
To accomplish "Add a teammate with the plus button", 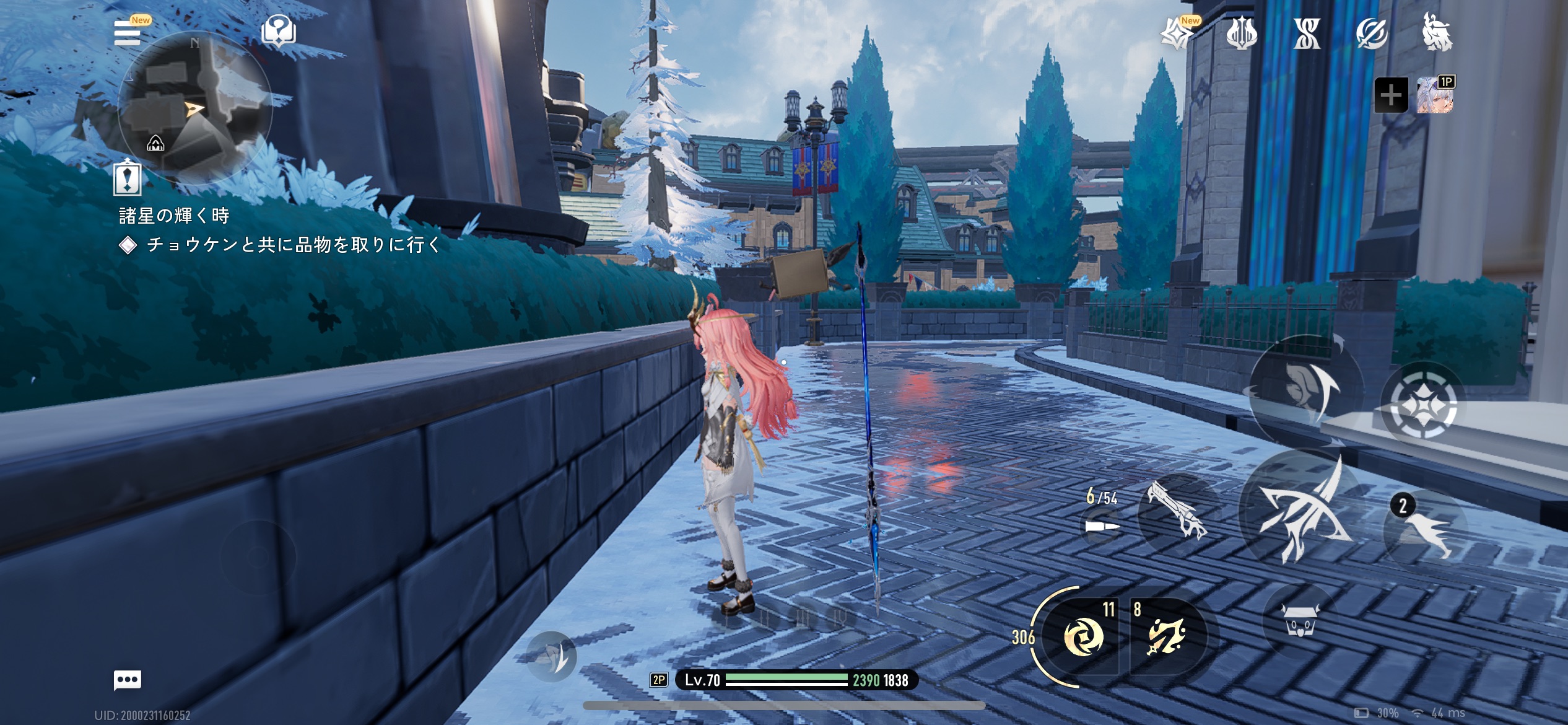I will 1391,95.
